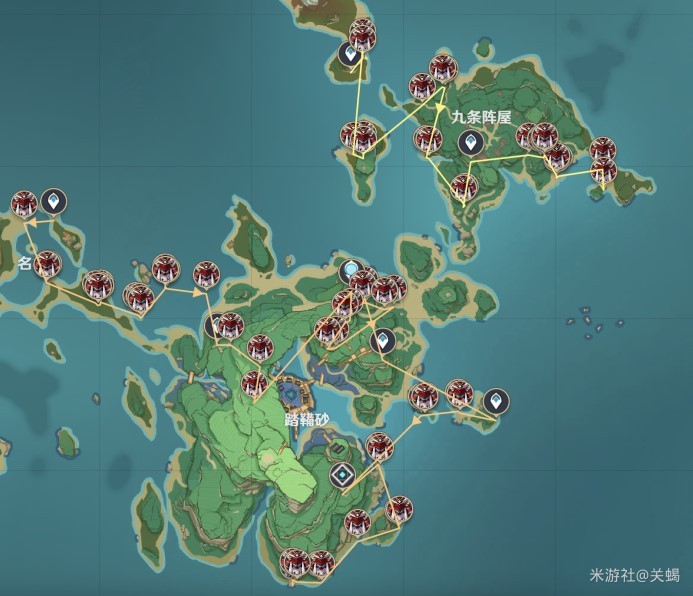Image resolution: width=693 pixels, height=596 pixels.
Task: Choose the teleport waypoint on the northern peninsula
Action: pyautogui.click(x=349, y=54)
